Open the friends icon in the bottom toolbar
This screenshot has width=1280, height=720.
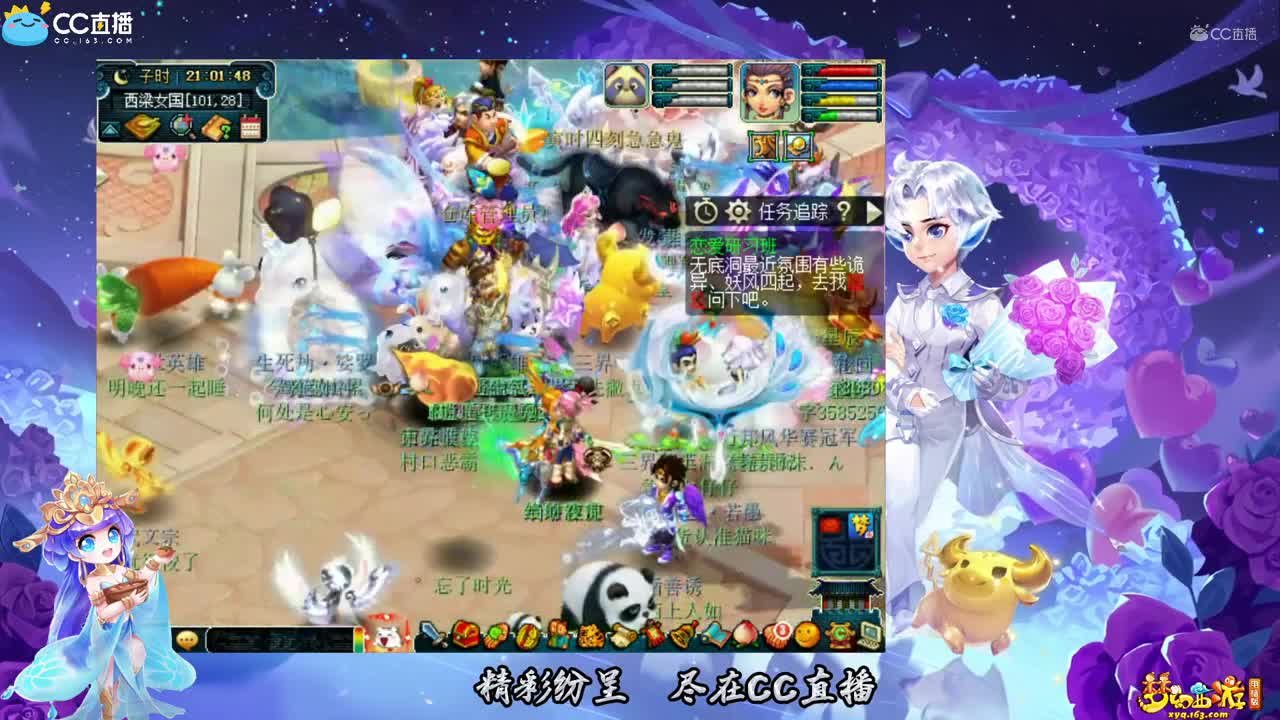pos(559,635)
